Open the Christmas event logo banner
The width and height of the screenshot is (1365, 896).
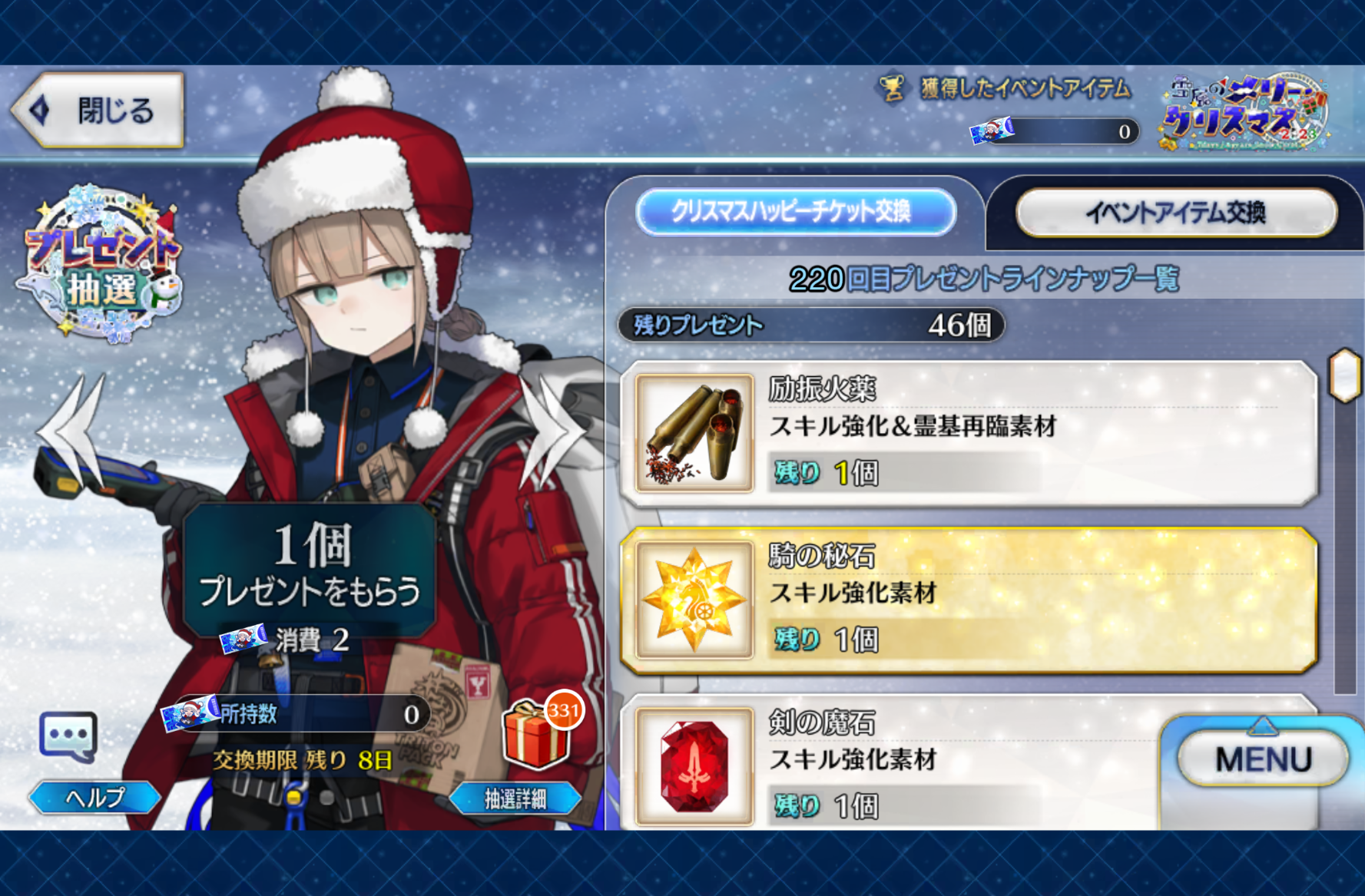(1245, 114)
